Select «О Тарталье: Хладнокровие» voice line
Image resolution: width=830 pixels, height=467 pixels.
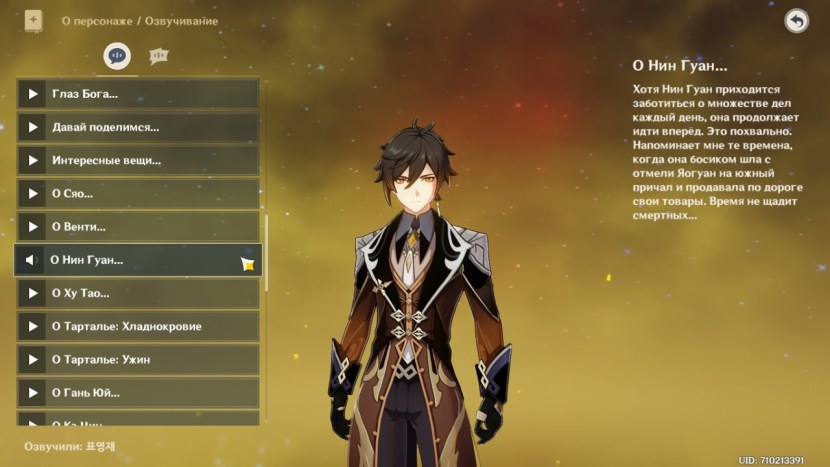pyautogui.click(x=138, y=326)
